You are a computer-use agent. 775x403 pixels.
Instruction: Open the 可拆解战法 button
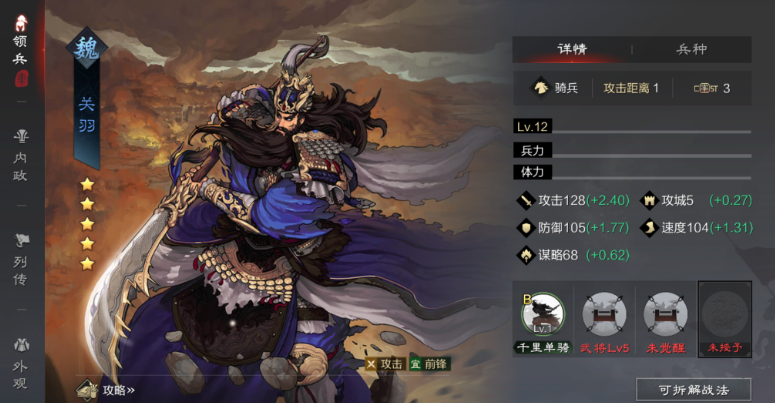click(x=693, y=389)
